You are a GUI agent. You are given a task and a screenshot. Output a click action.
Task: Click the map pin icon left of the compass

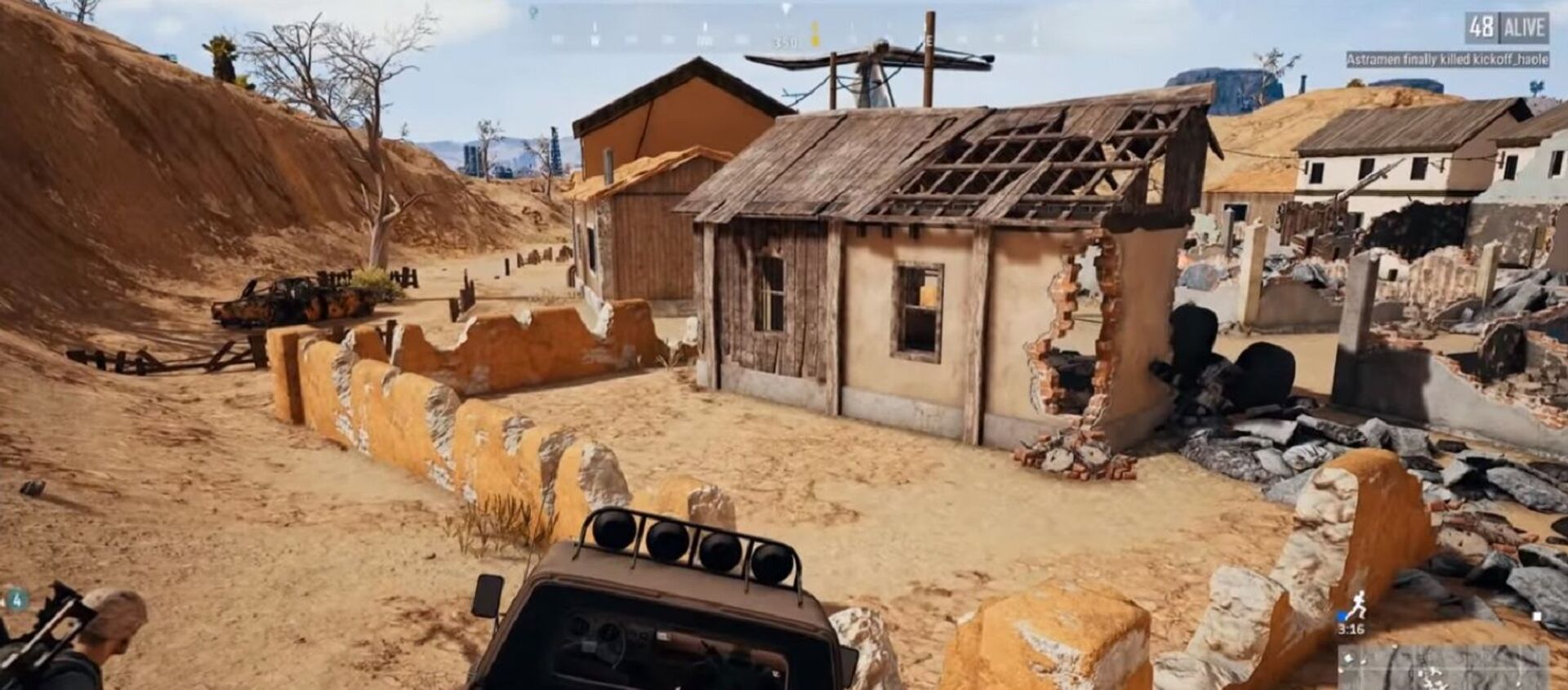pos(533,11)
